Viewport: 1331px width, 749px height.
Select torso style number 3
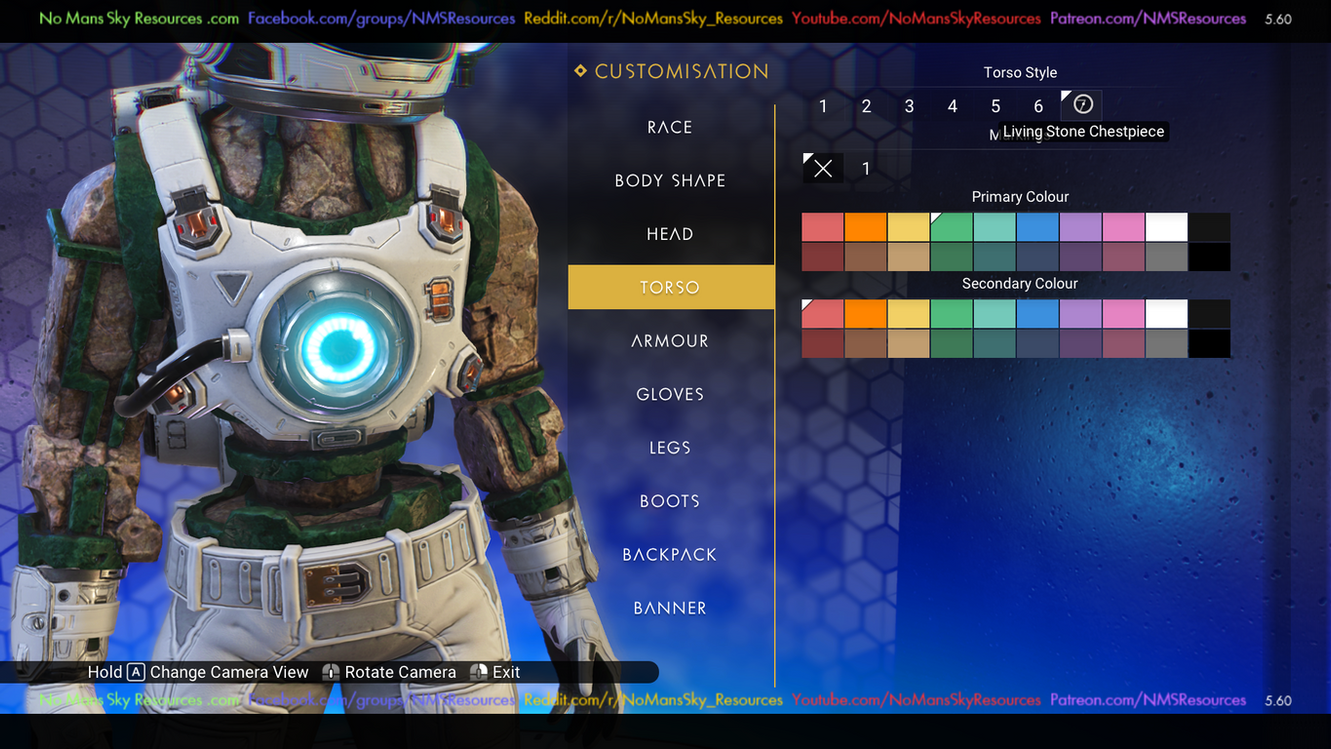909,106
